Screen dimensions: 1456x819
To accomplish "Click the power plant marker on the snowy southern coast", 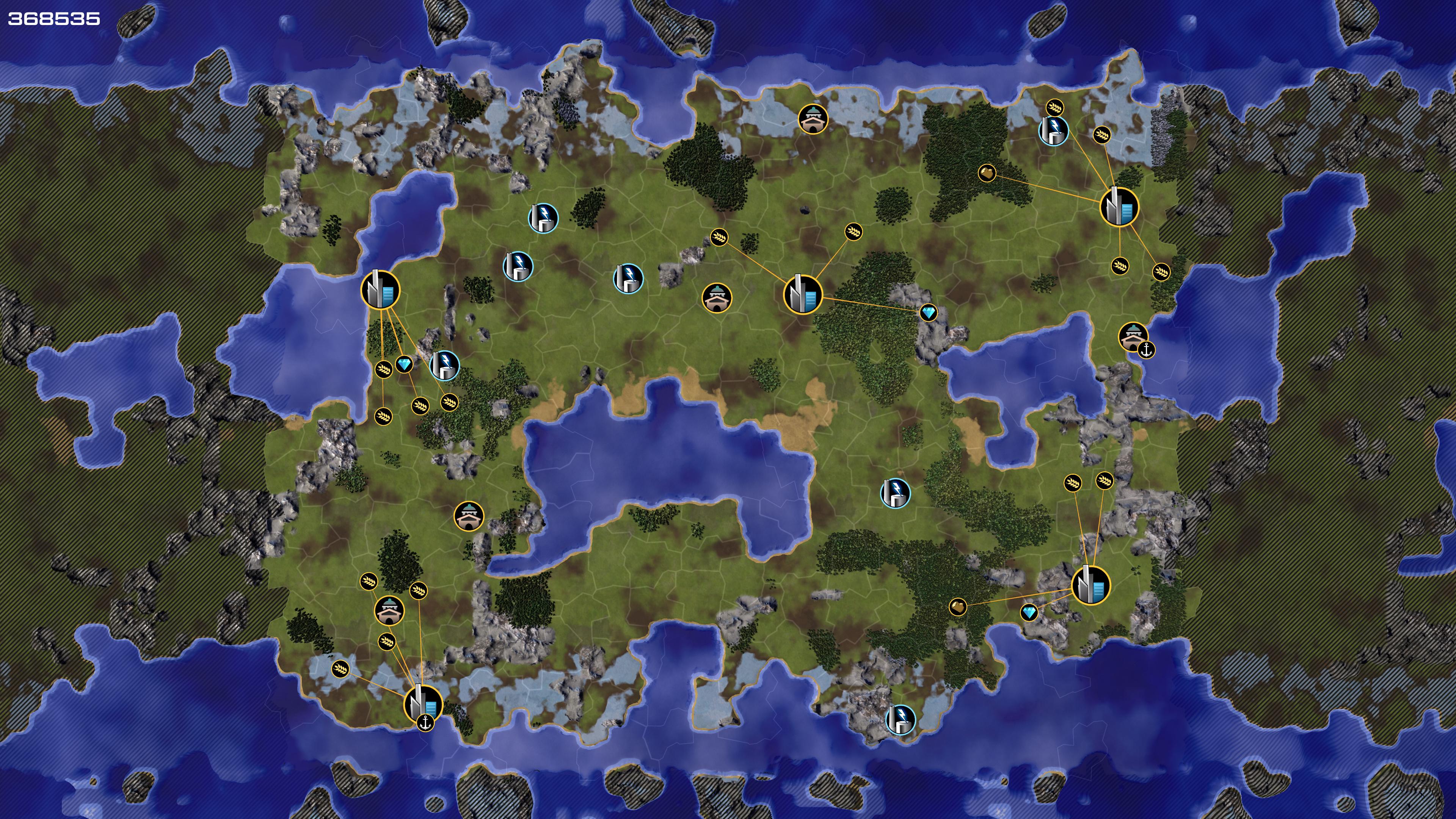I will click(900, 720).
